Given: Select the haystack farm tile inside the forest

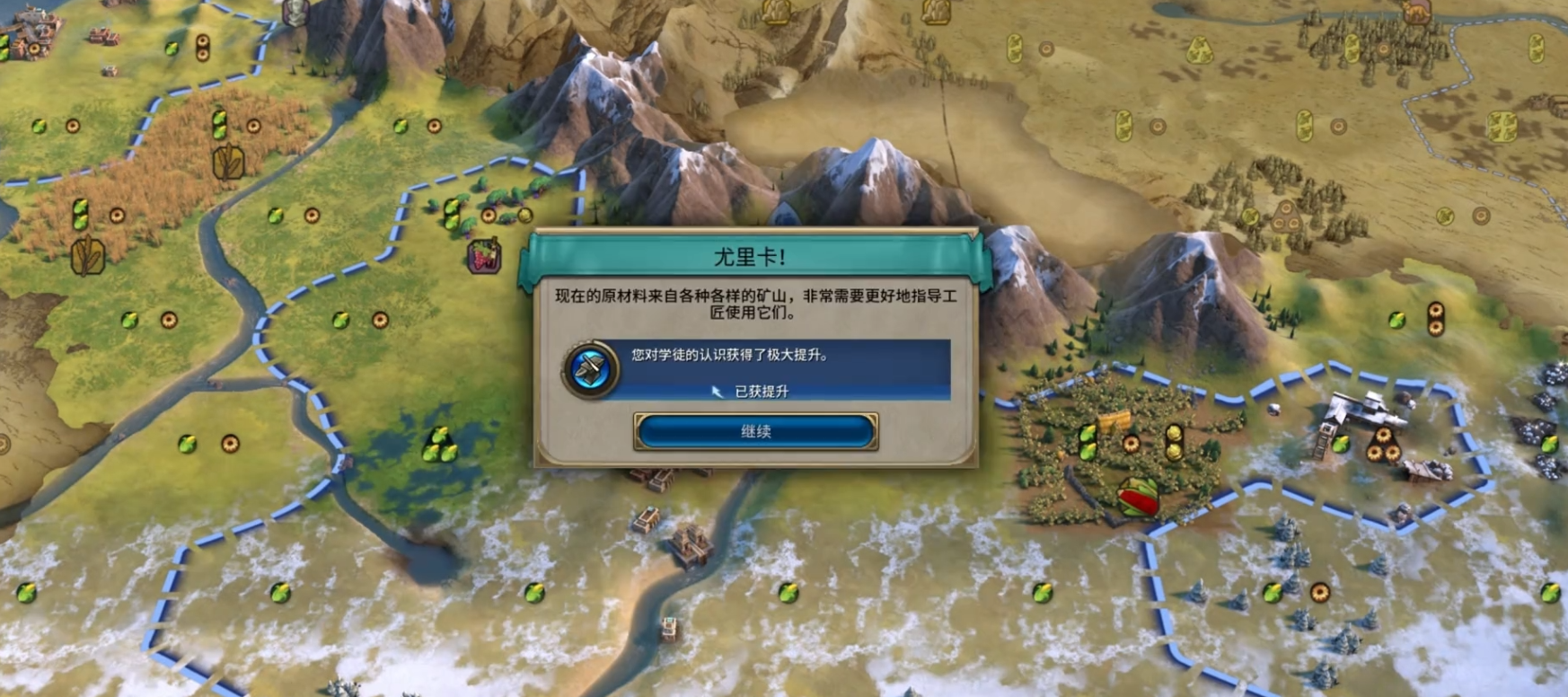Looking at the screenshot, I should (1113, 420).
